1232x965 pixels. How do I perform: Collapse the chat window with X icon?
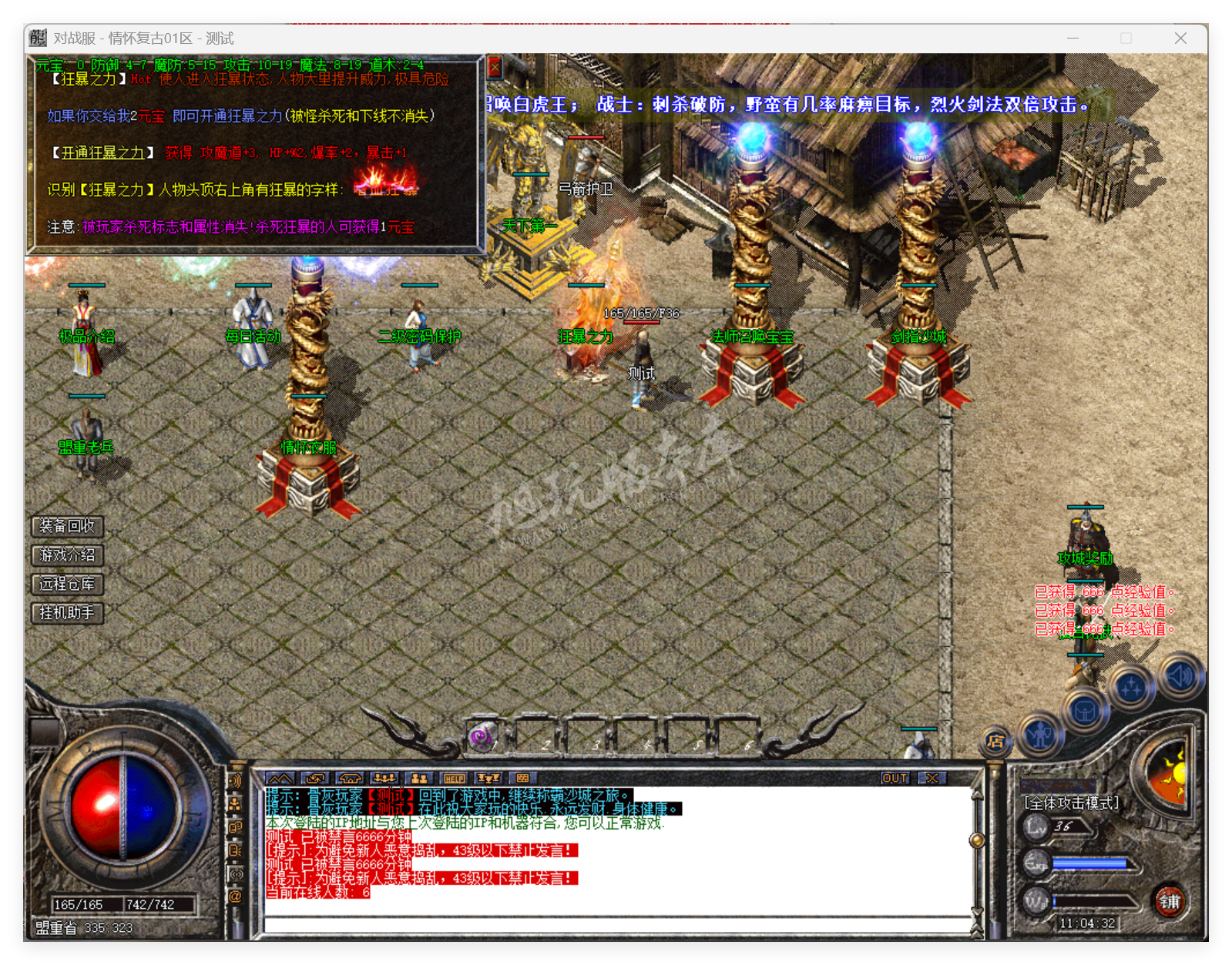tap(932, 779)
